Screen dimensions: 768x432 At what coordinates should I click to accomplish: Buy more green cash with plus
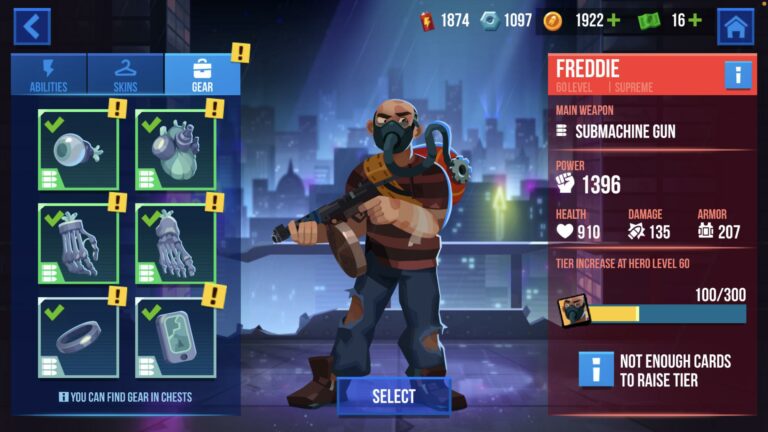coord(694,20)
